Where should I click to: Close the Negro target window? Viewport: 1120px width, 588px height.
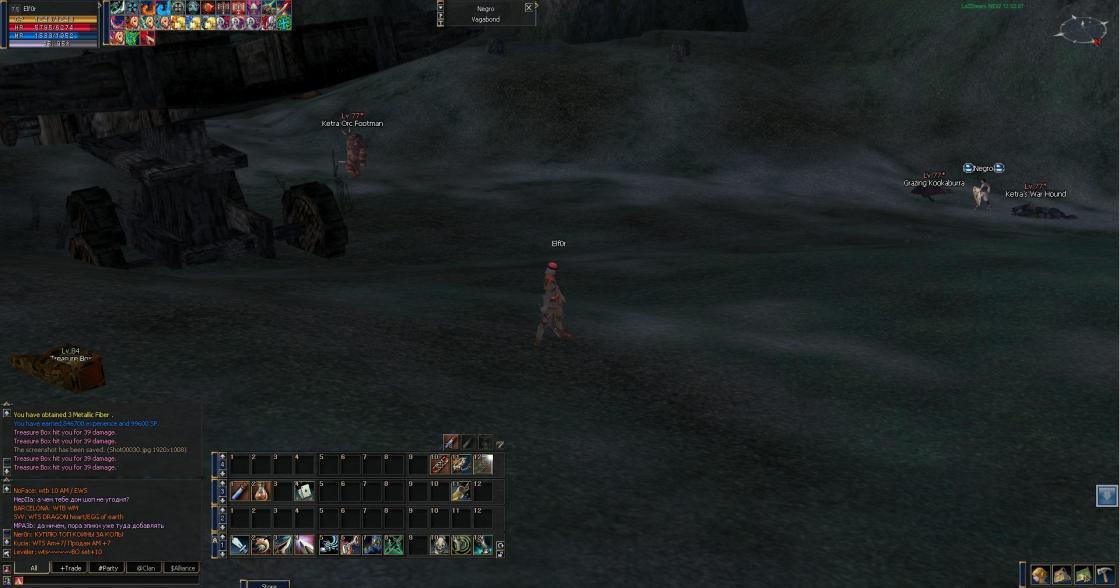pos(529,7)
